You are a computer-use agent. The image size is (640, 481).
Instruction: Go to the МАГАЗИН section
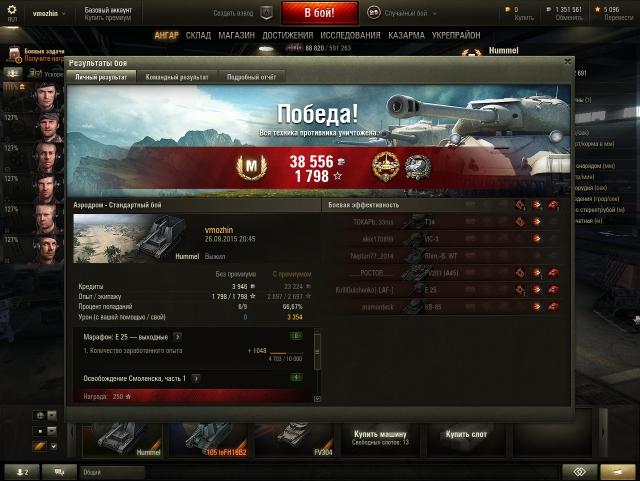pos(236,35)
